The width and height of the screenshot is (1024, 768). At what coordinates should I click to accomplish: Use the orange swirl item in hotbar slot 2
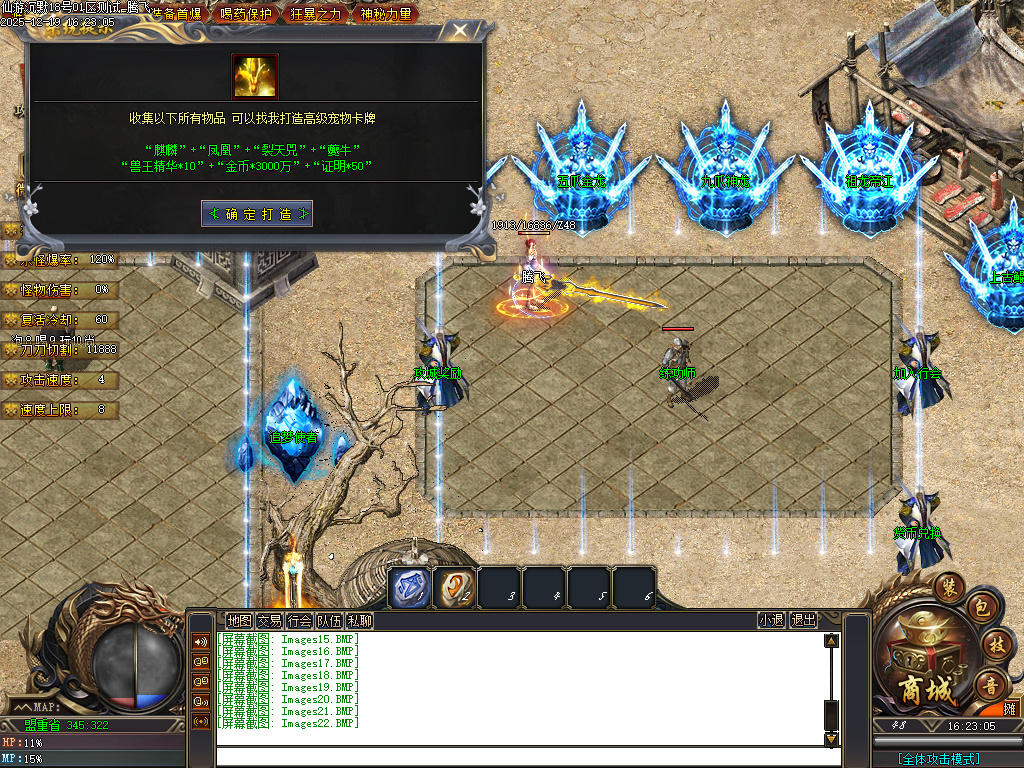click(x=455, y=587)
